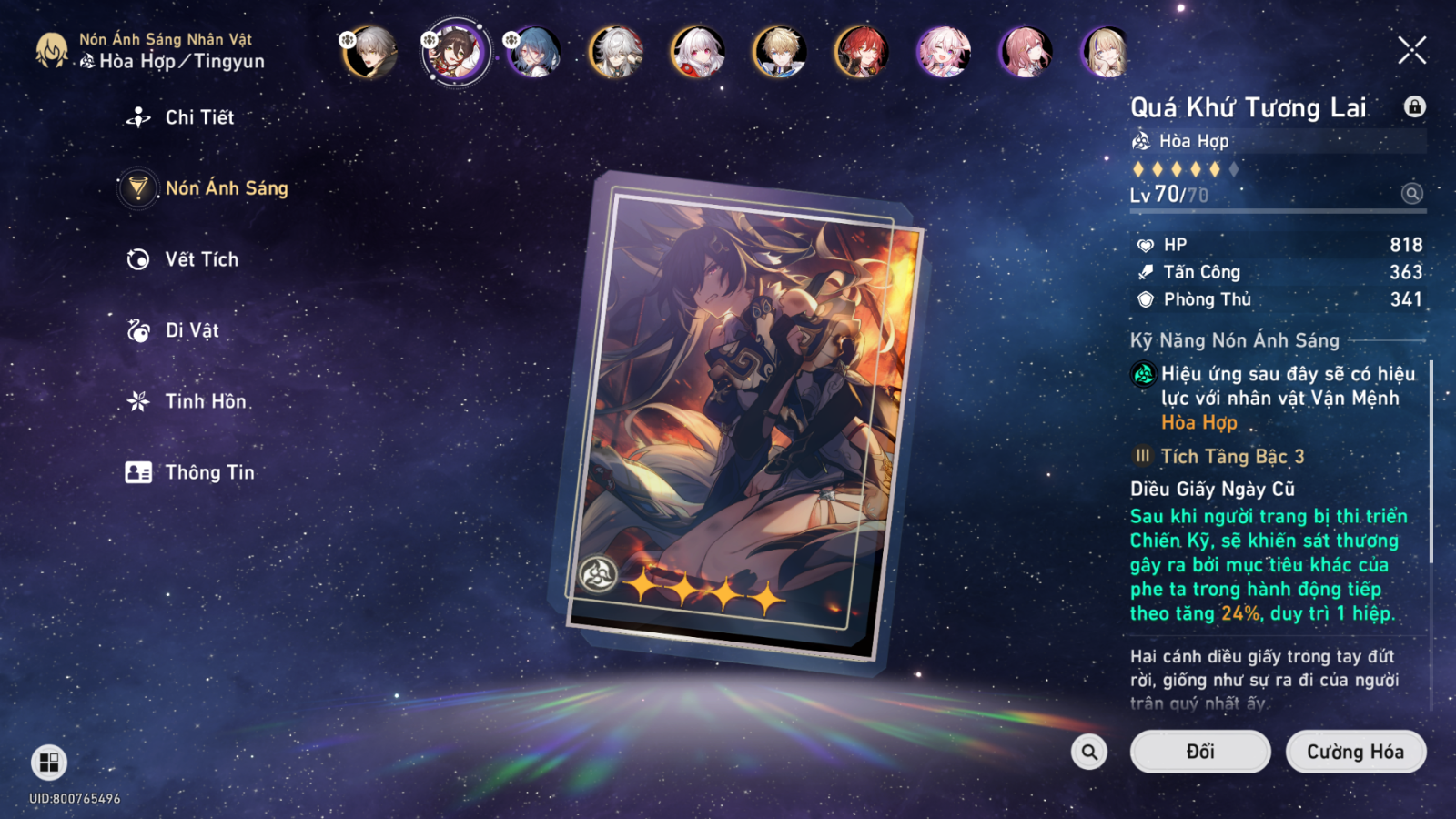Close the character screen with the X
The height and width of the screenshot is (819, 1456).
pyautogui.click(x=1411, y=50)
